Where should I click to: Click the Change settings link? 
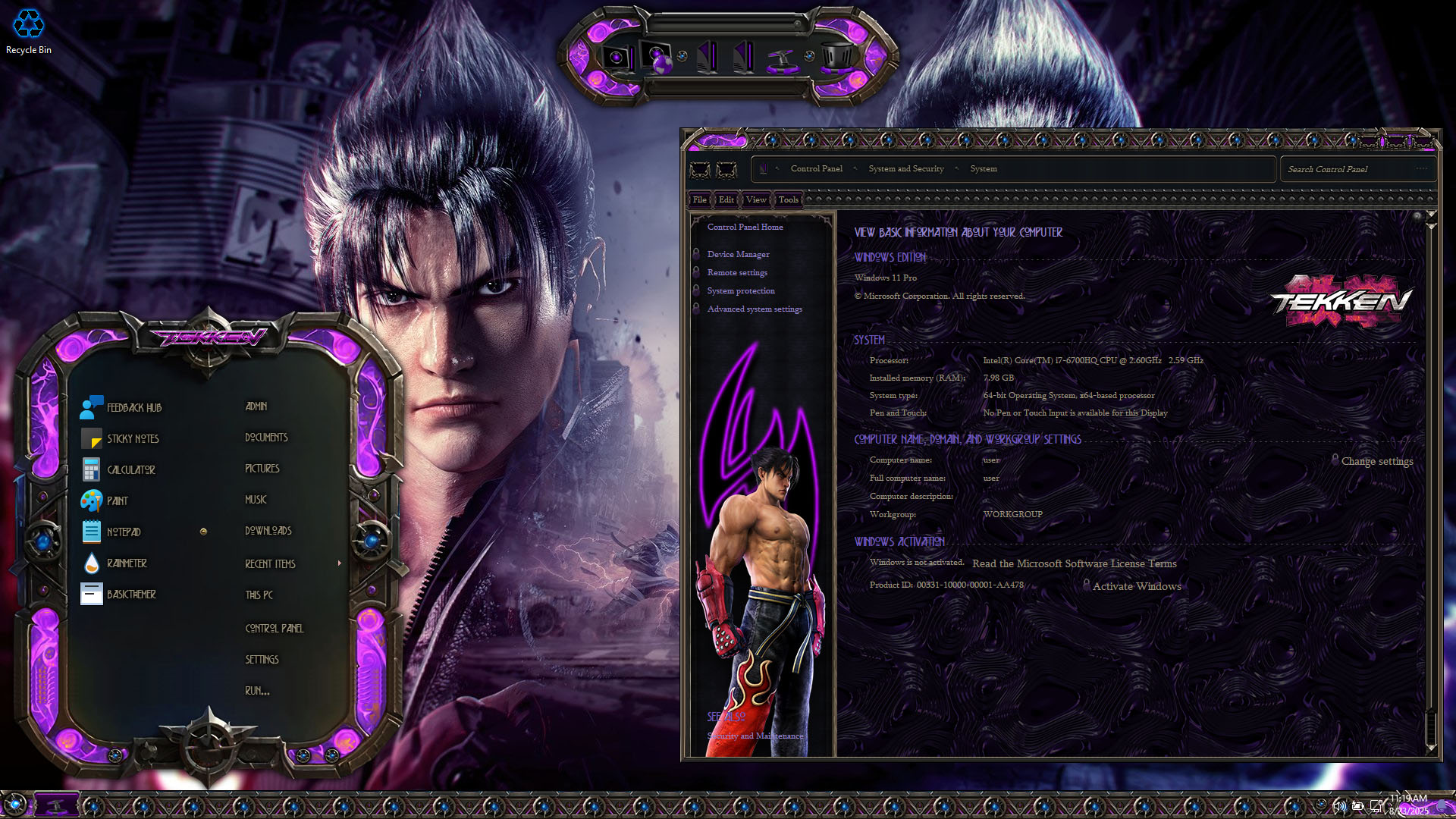[1376, 462]
